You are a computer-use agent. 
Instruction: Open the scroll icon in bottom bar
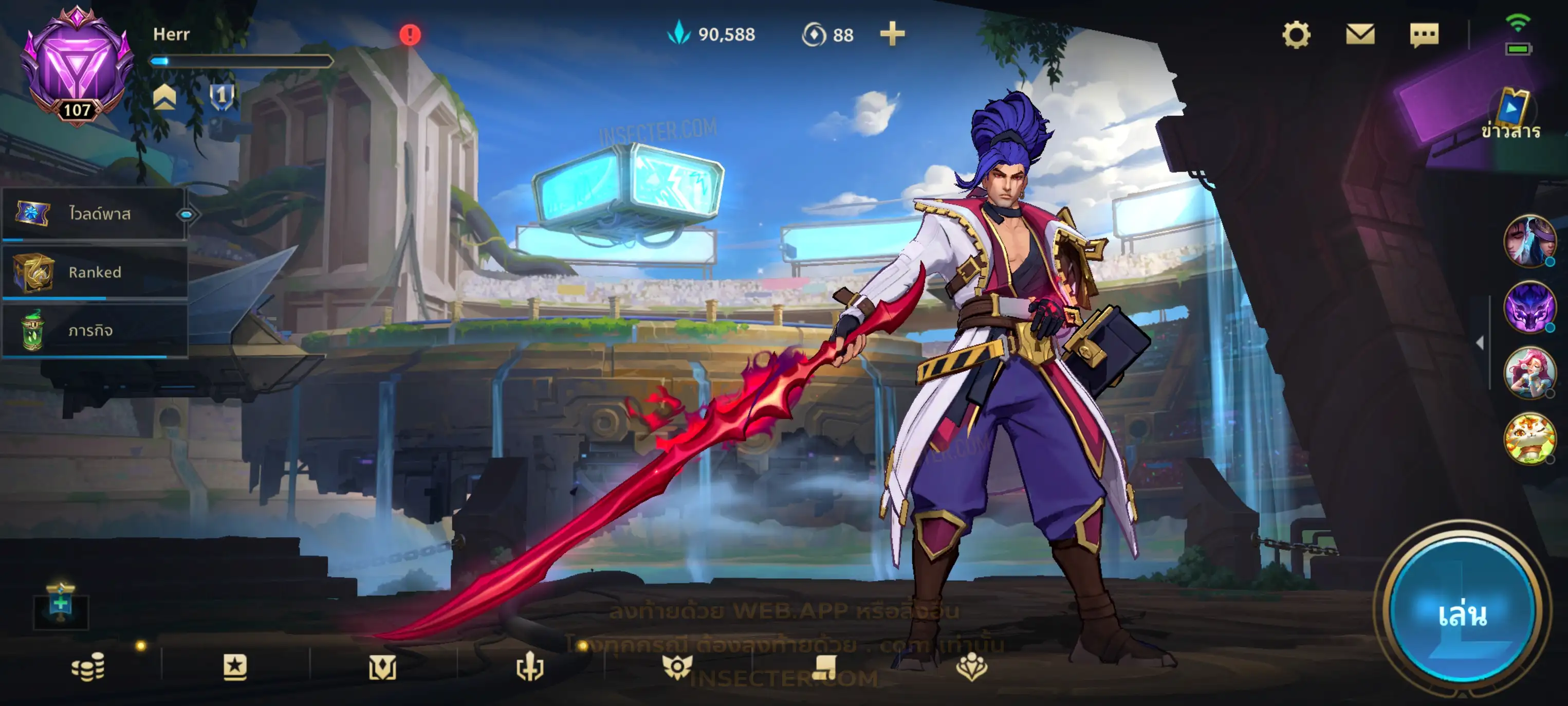point(824,667)
